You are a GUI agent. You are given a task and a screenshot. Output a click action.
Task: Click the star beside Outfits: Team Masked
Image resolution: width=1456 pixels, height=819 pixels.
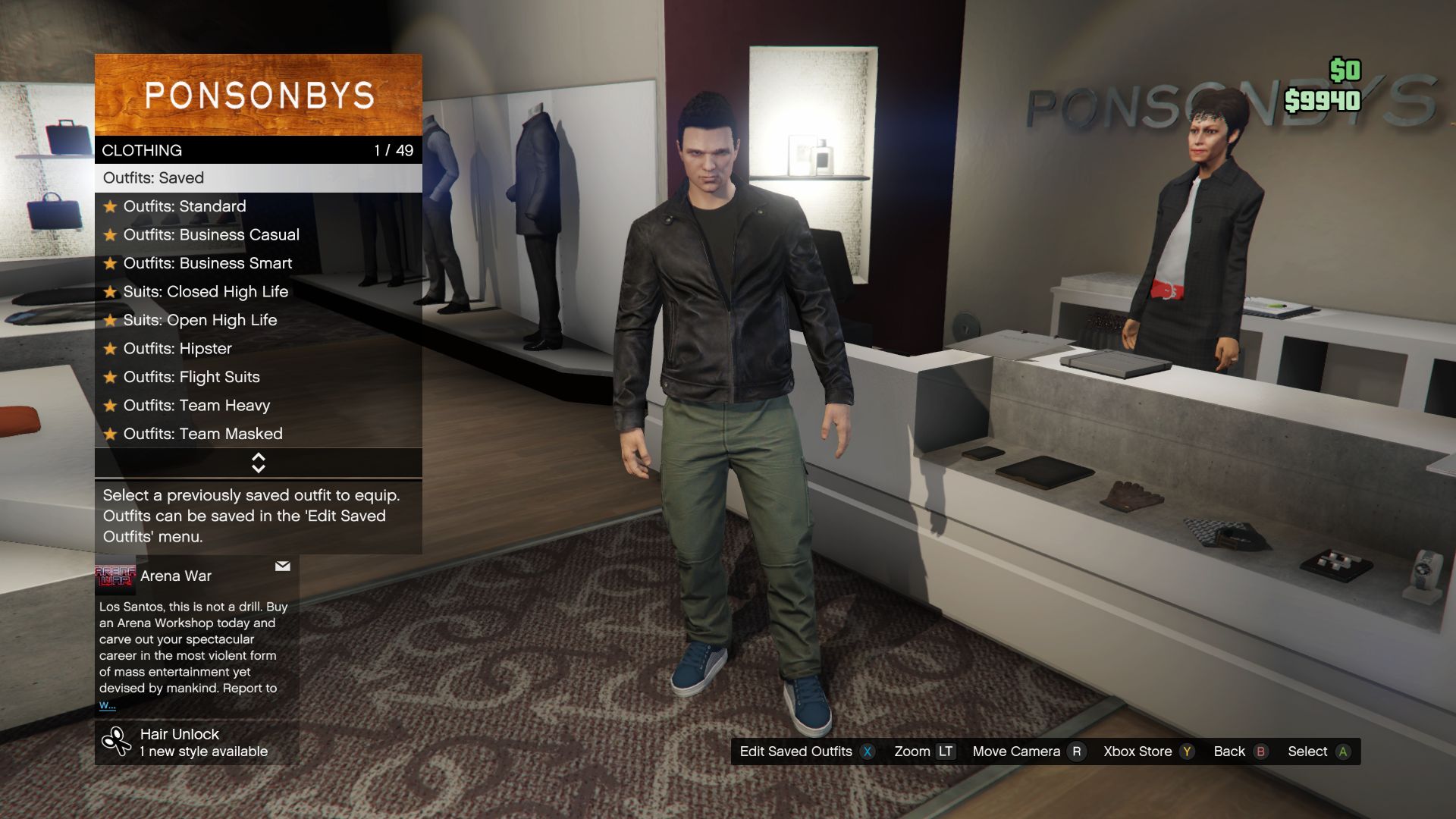pos(111,434)
